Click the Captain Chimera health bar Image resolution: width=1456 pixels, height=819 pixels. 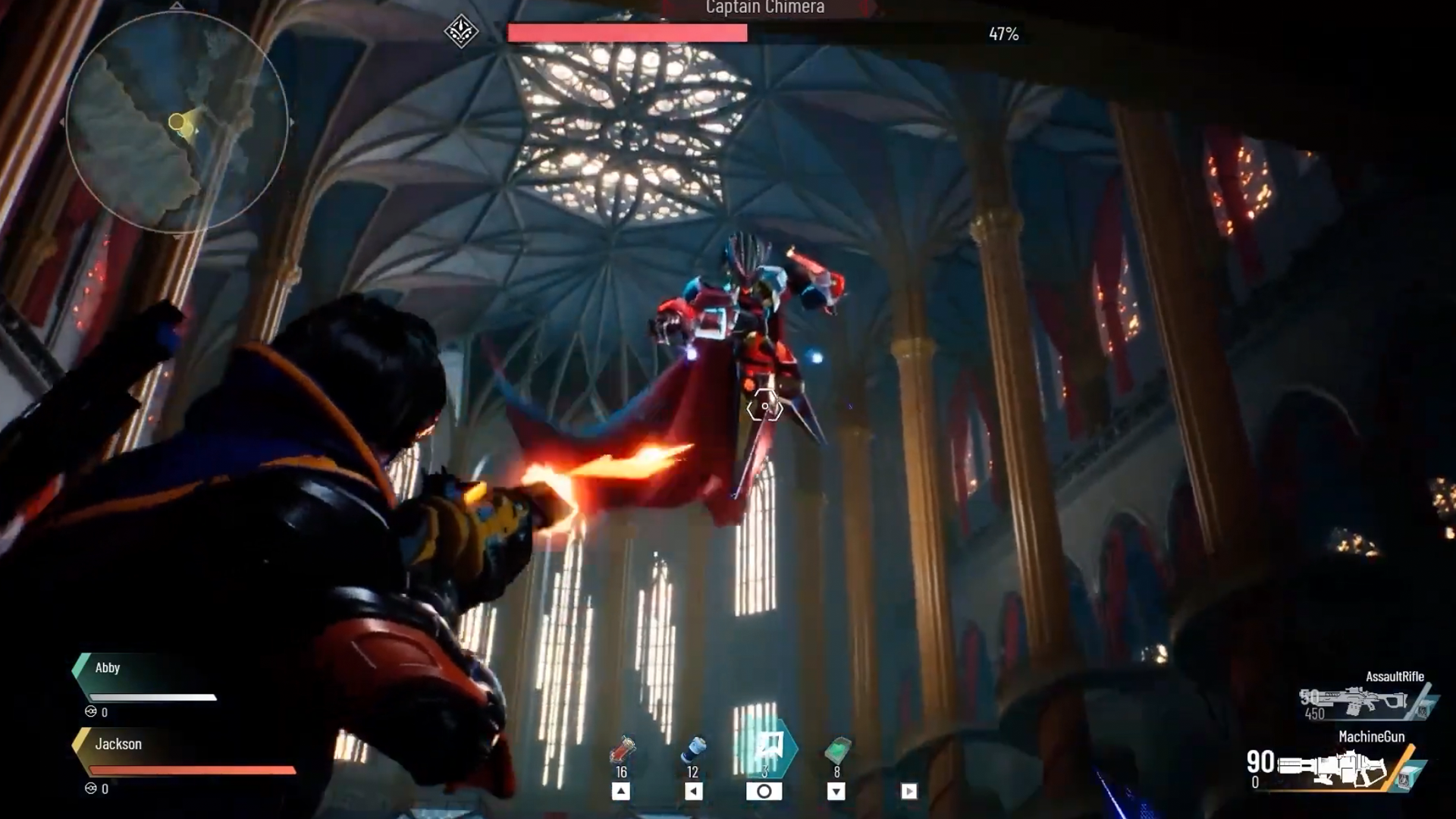[x=628, y=32]
